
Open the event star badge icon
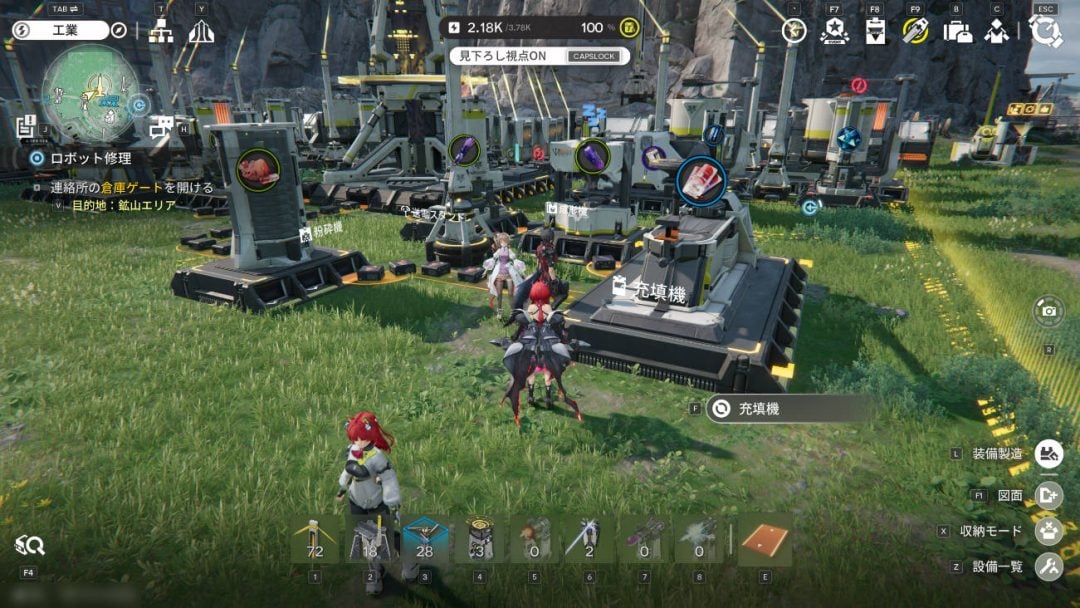[834, 31]
